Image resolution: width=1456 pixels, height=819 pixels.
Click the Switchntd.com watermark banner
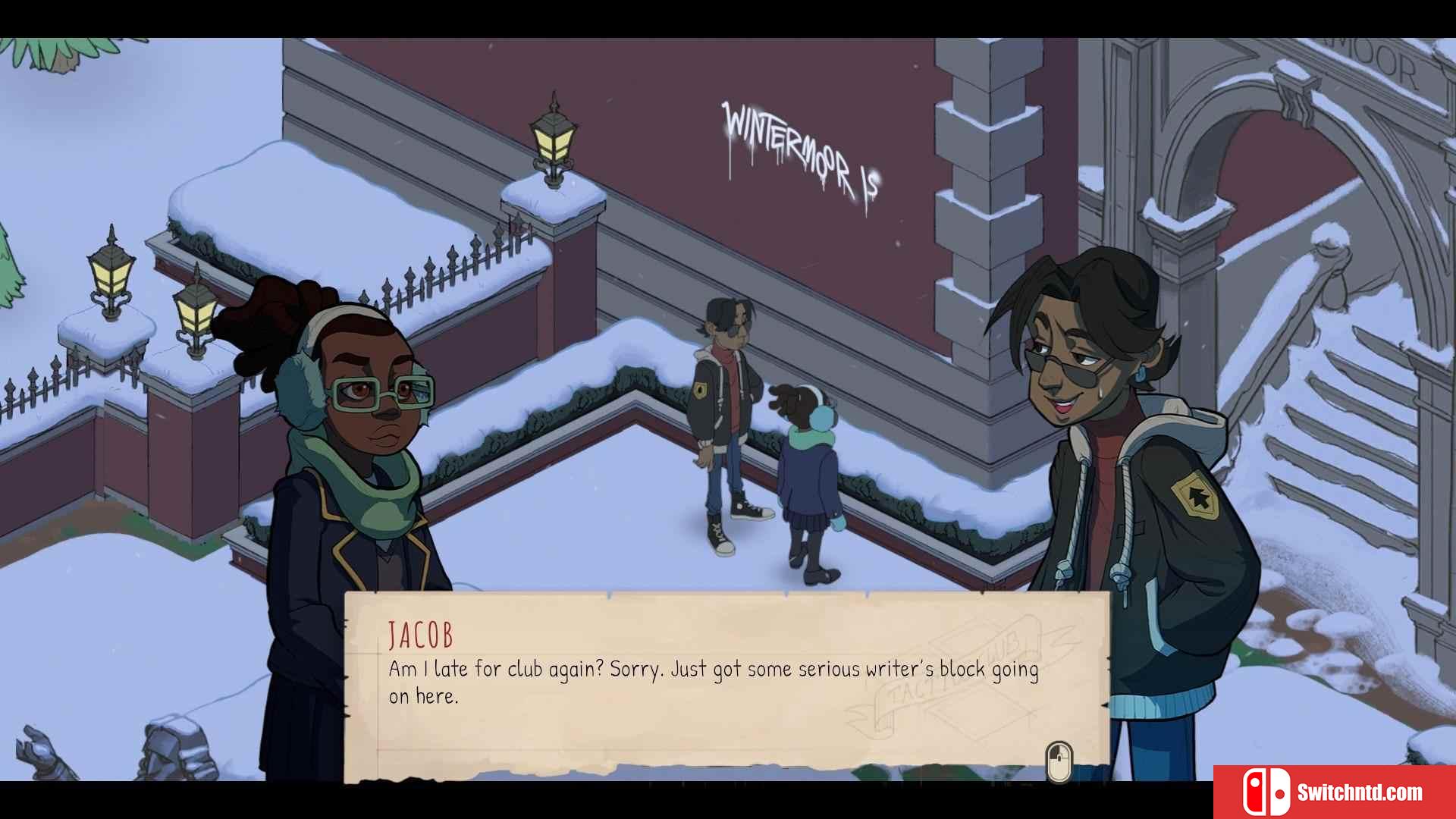(1333, 792)
